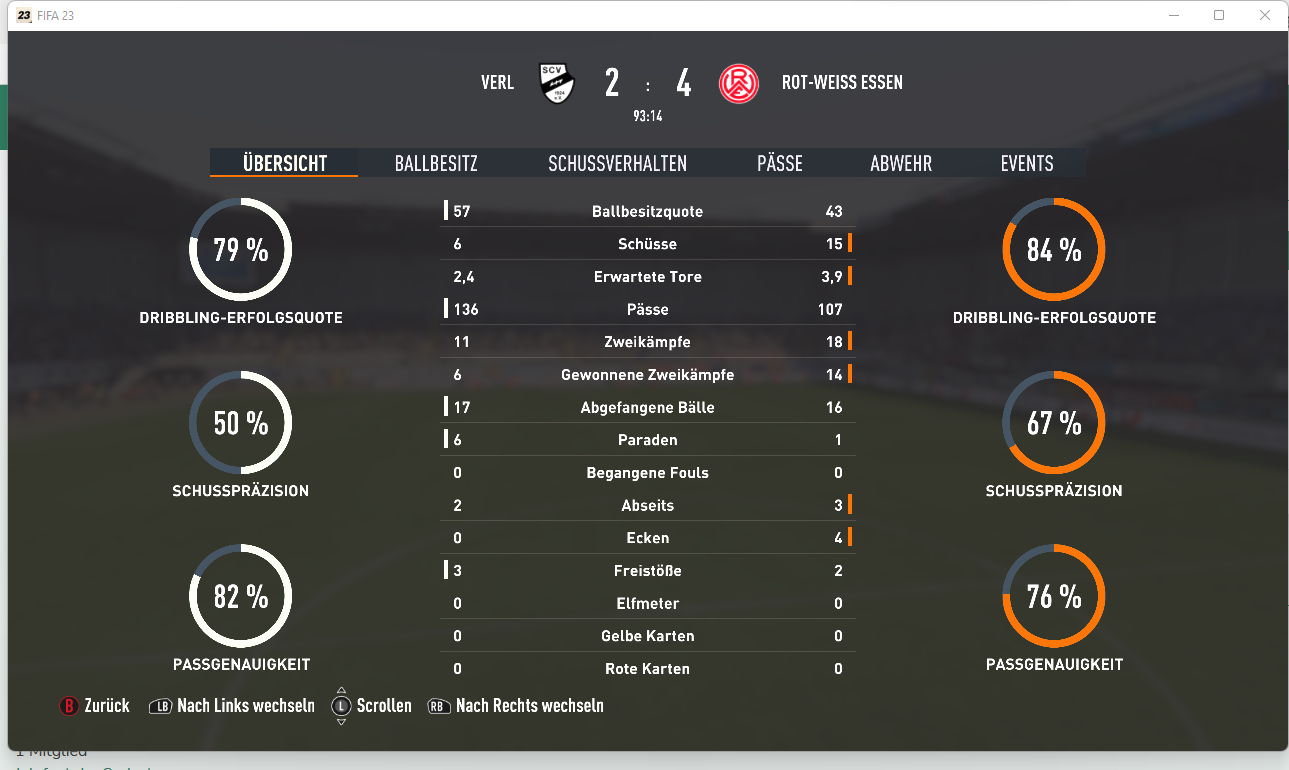Open the Ballbesitz tab
Screen dimensions: 1289x770
tap(436, 163)
